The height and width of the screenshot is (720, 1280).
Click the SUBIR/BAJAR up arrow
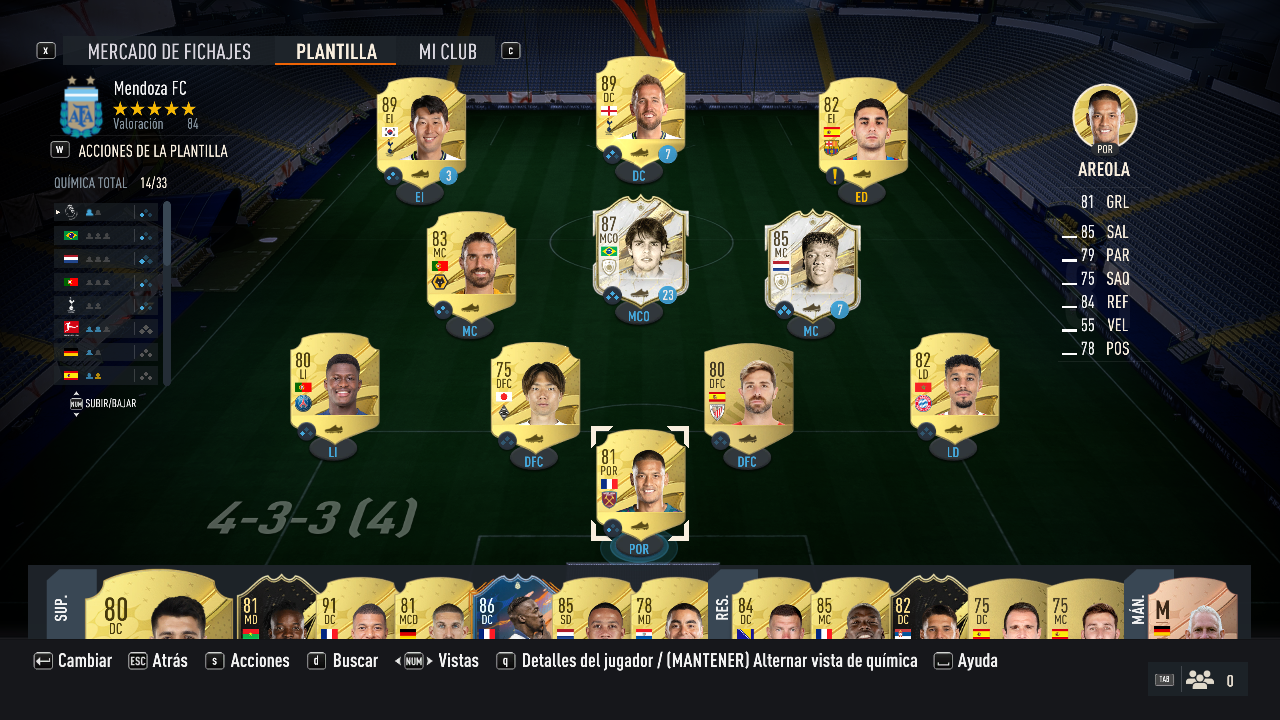76,393
